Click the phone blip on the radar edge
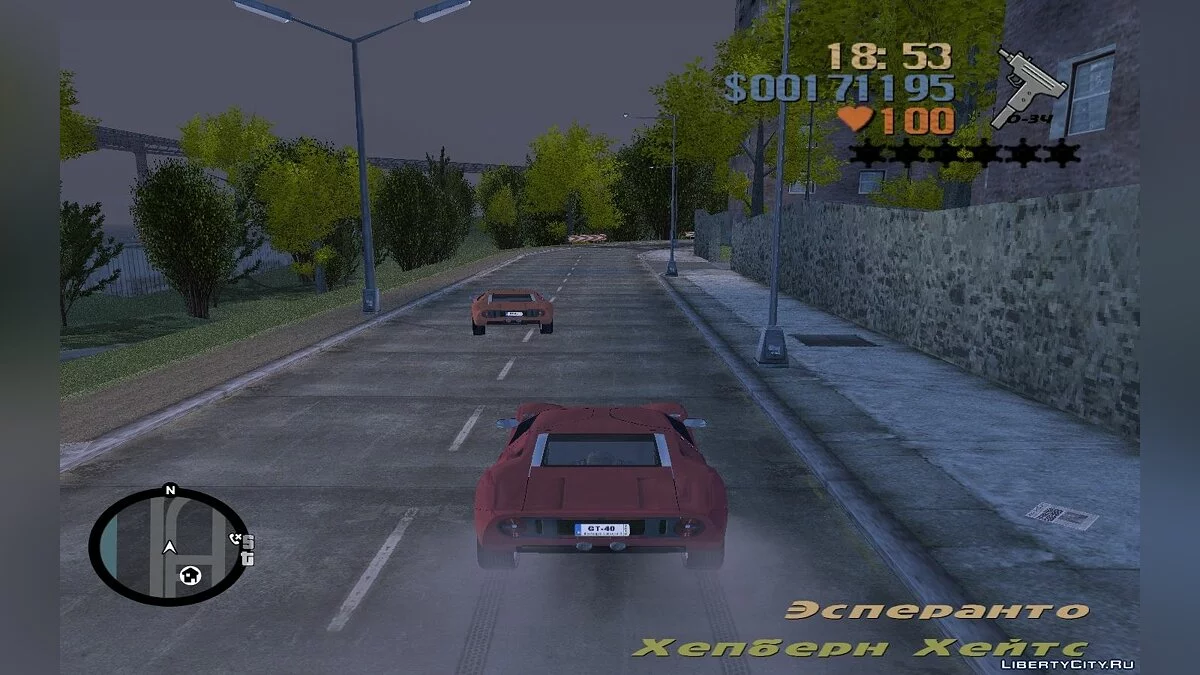The height and width of the screenshot is (675, 1200). tap(235, 539)
